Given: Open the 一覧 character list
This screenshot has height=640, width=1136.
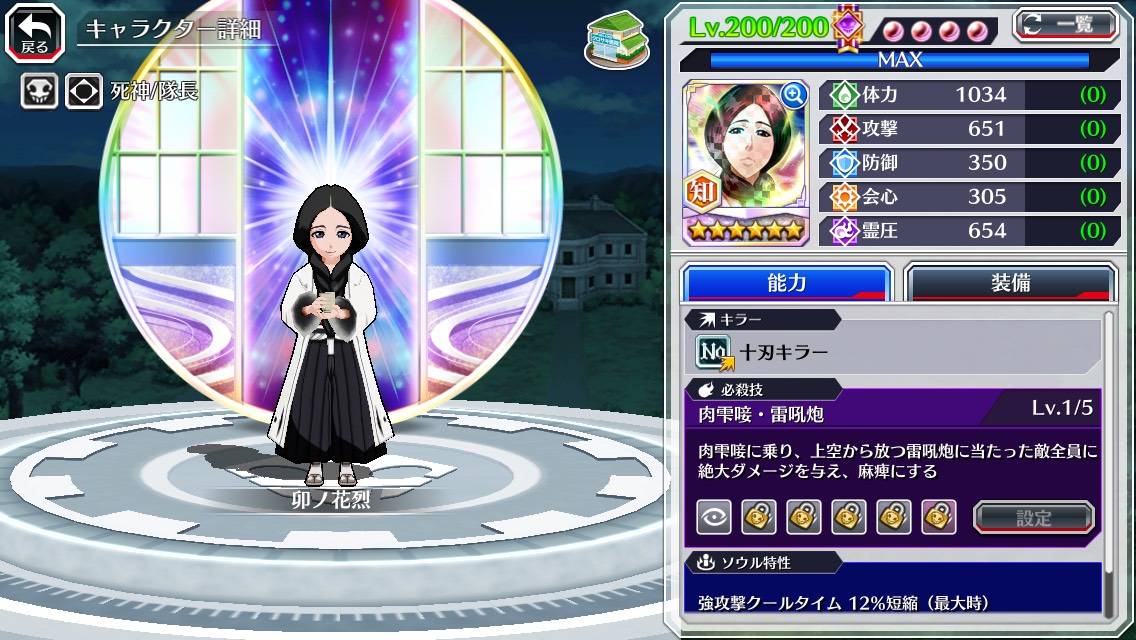Looking at the screenshot, I should pyautogui.click(x=1065, y=24).
